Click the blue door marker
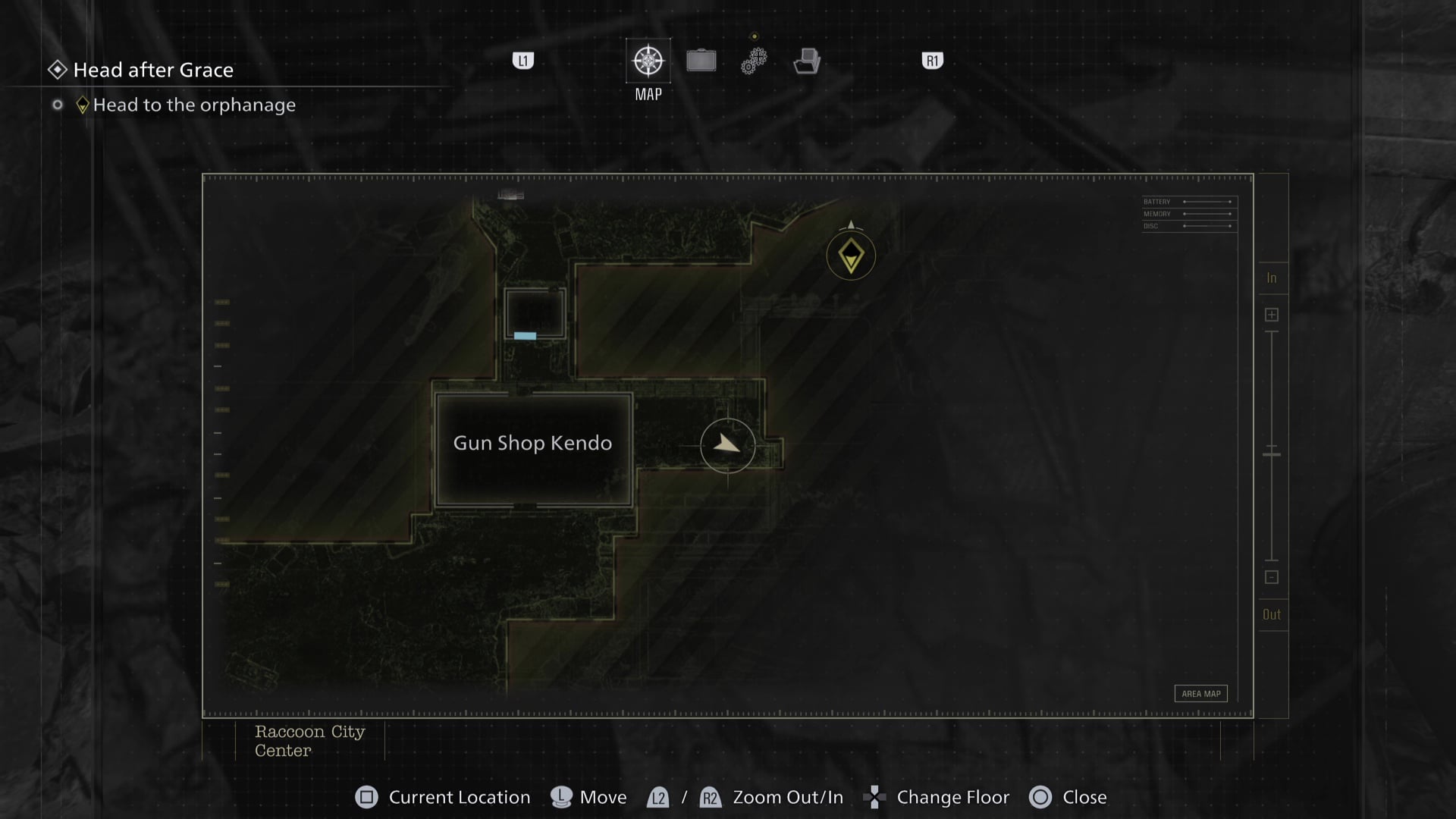Viewport: 1456px width, 819px height. coord(525,336)
